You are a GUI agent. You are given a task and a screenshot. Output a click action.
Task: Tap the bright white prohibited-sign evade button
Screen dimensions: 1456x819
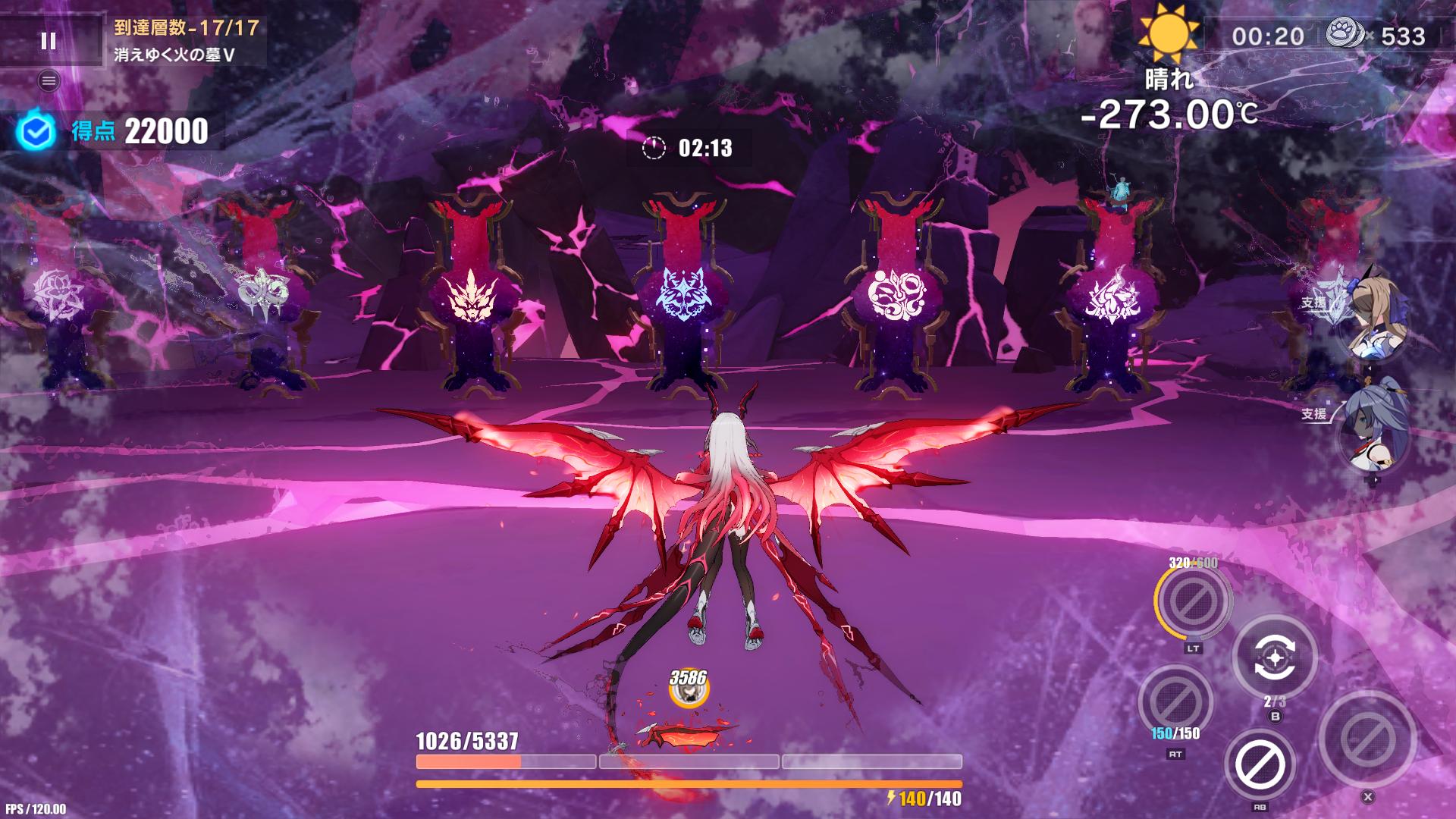pyautogui.click(x=1260, y=764)
